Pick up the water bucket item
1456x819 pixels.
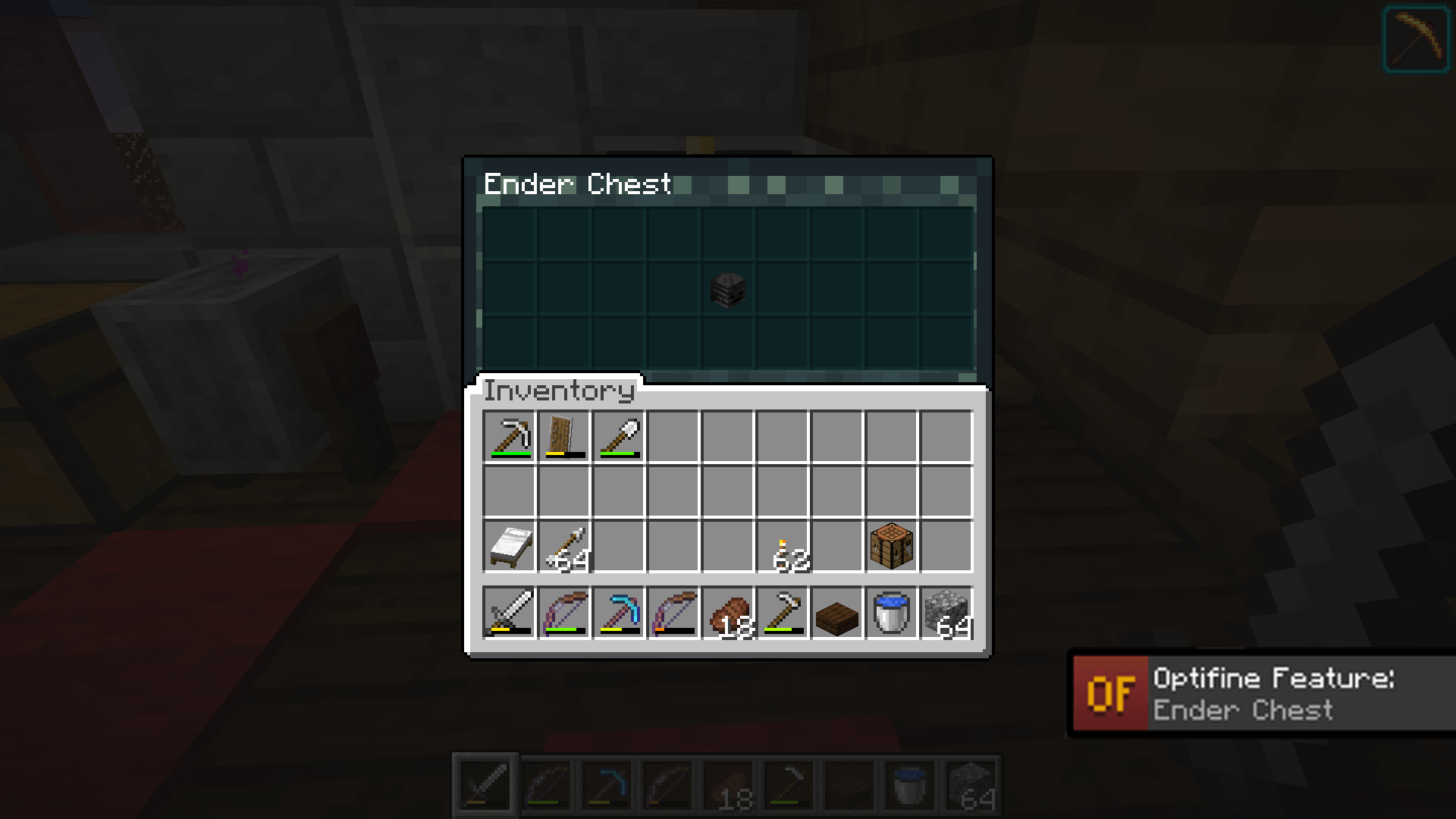[x=891, y=613]
